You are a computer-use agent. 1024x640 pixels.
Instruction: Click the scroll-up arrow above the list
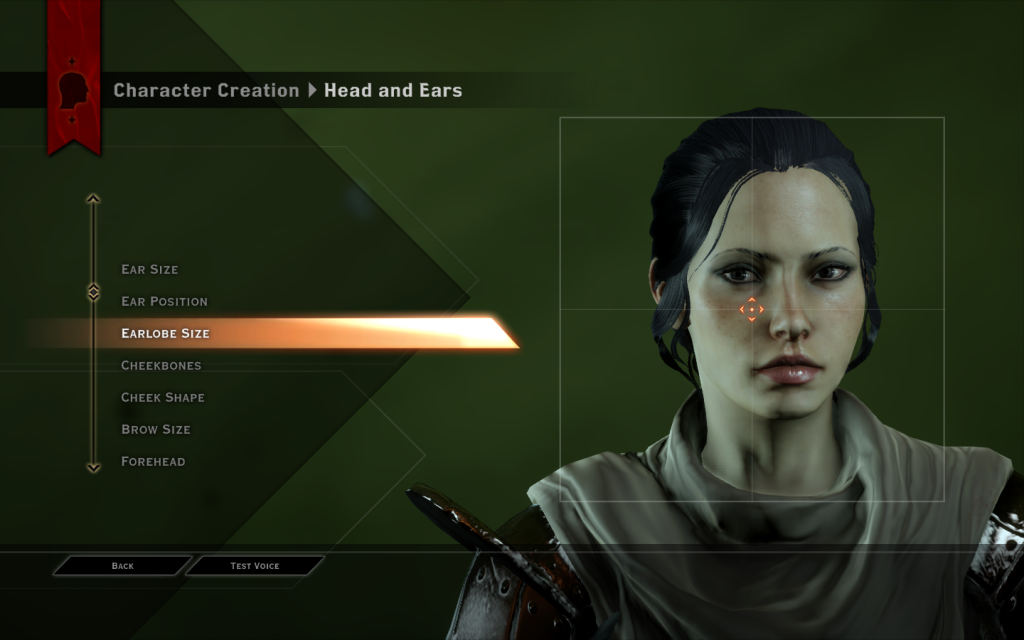(93, 199)
